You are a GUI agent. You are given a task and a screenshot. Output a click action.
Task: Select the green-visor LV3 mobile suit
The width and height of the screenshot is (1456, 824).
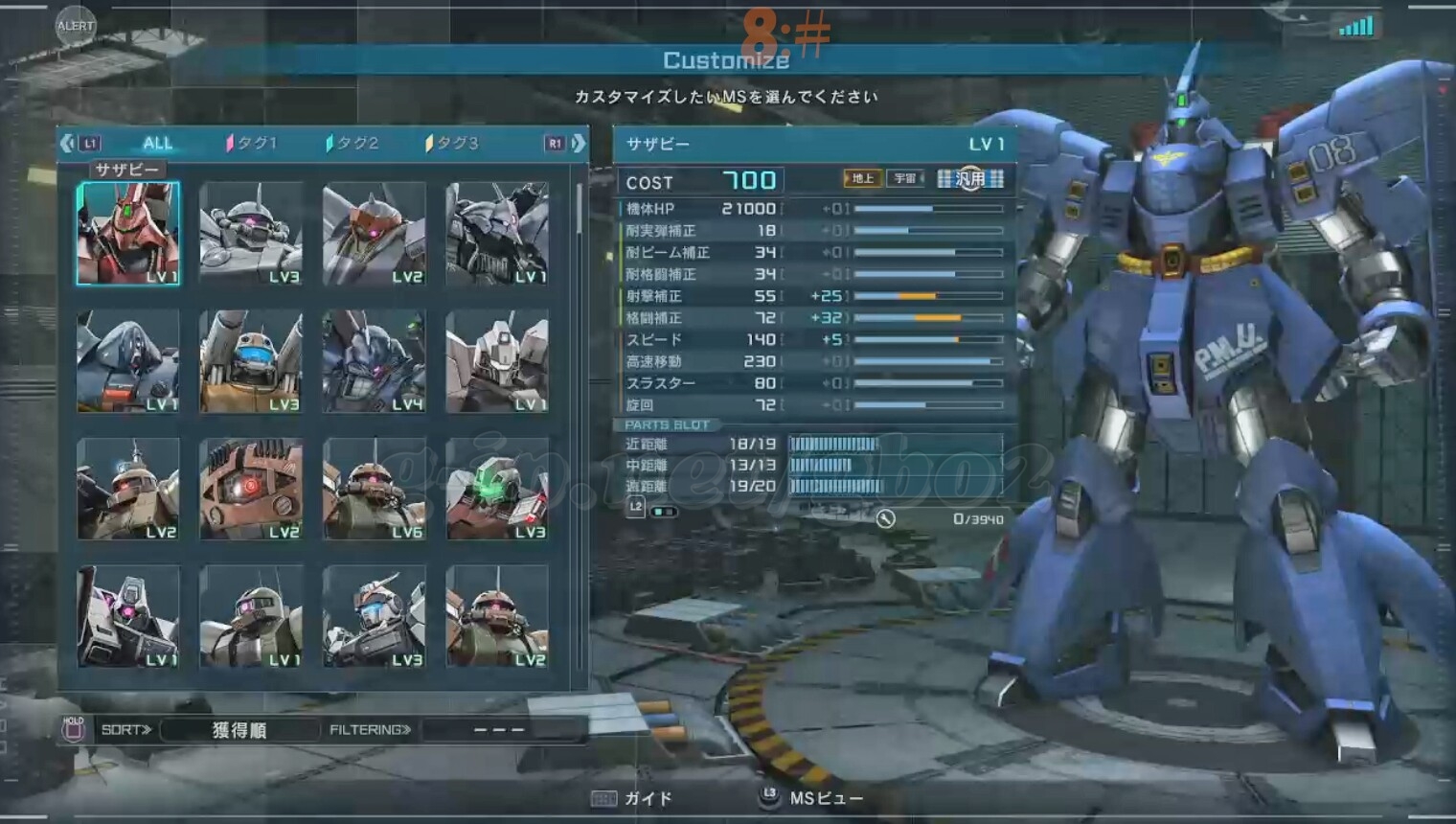pos(497,489)
